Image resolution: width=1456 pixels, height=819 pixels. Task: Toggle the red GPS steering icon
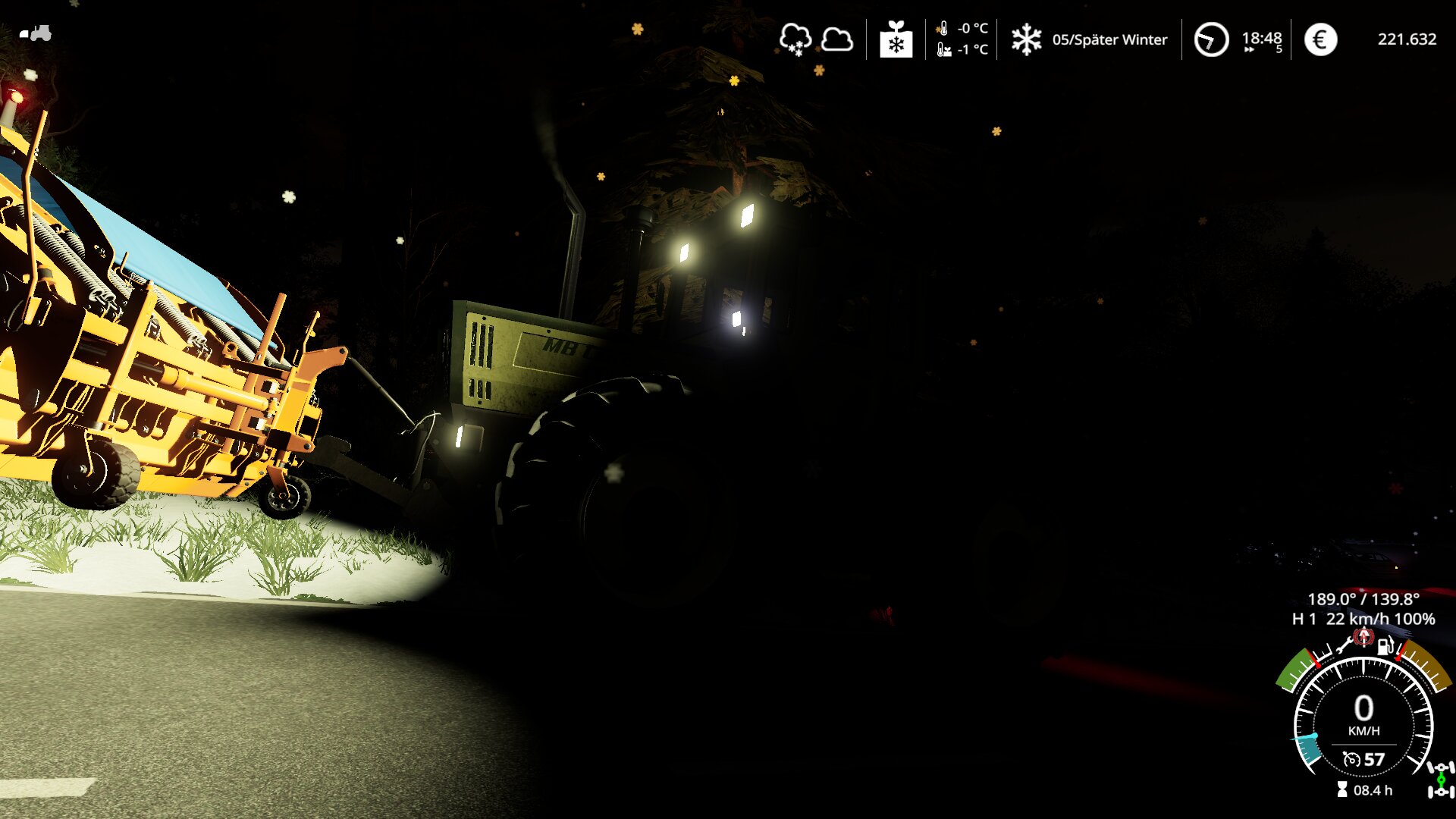pos(1363,637)
